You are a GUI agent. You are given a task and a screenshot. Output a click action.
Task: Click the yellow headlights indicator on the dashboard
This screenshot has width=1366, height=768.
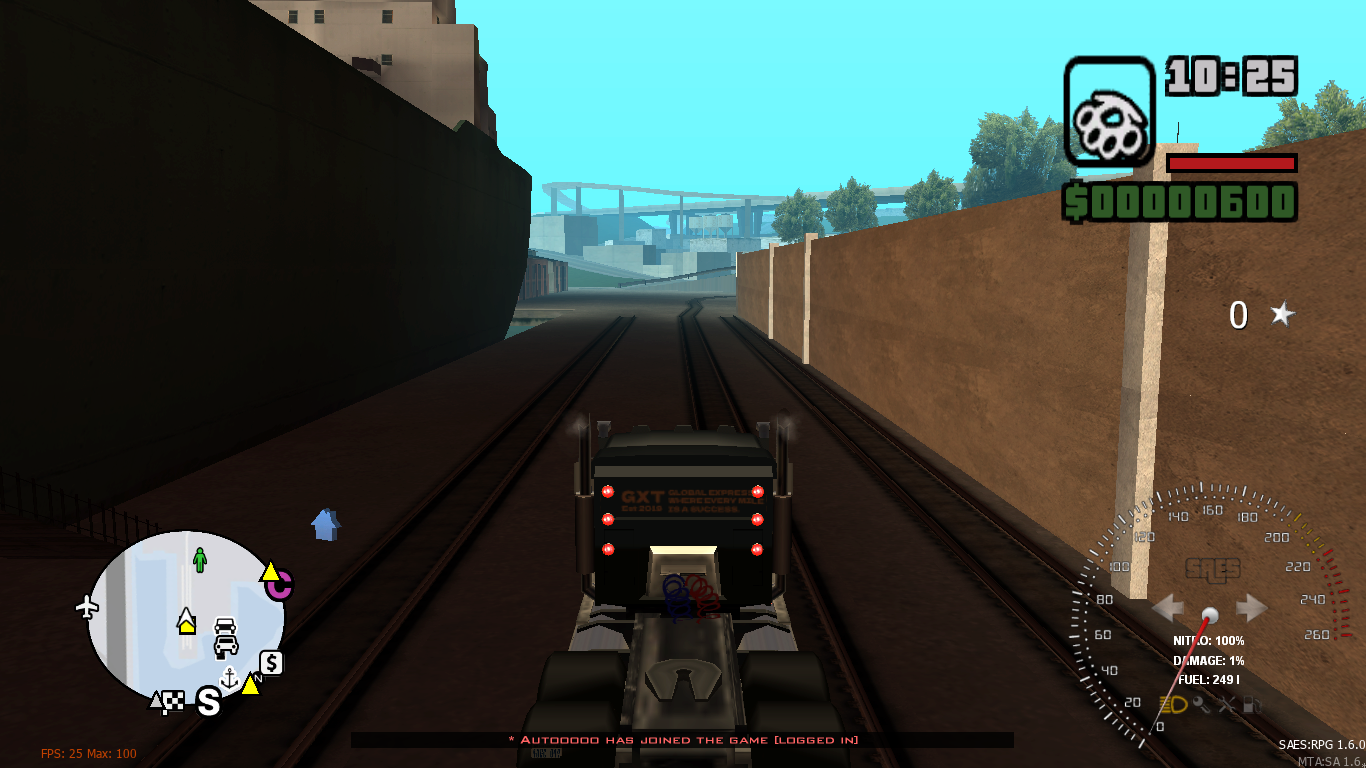(1173, 704)
